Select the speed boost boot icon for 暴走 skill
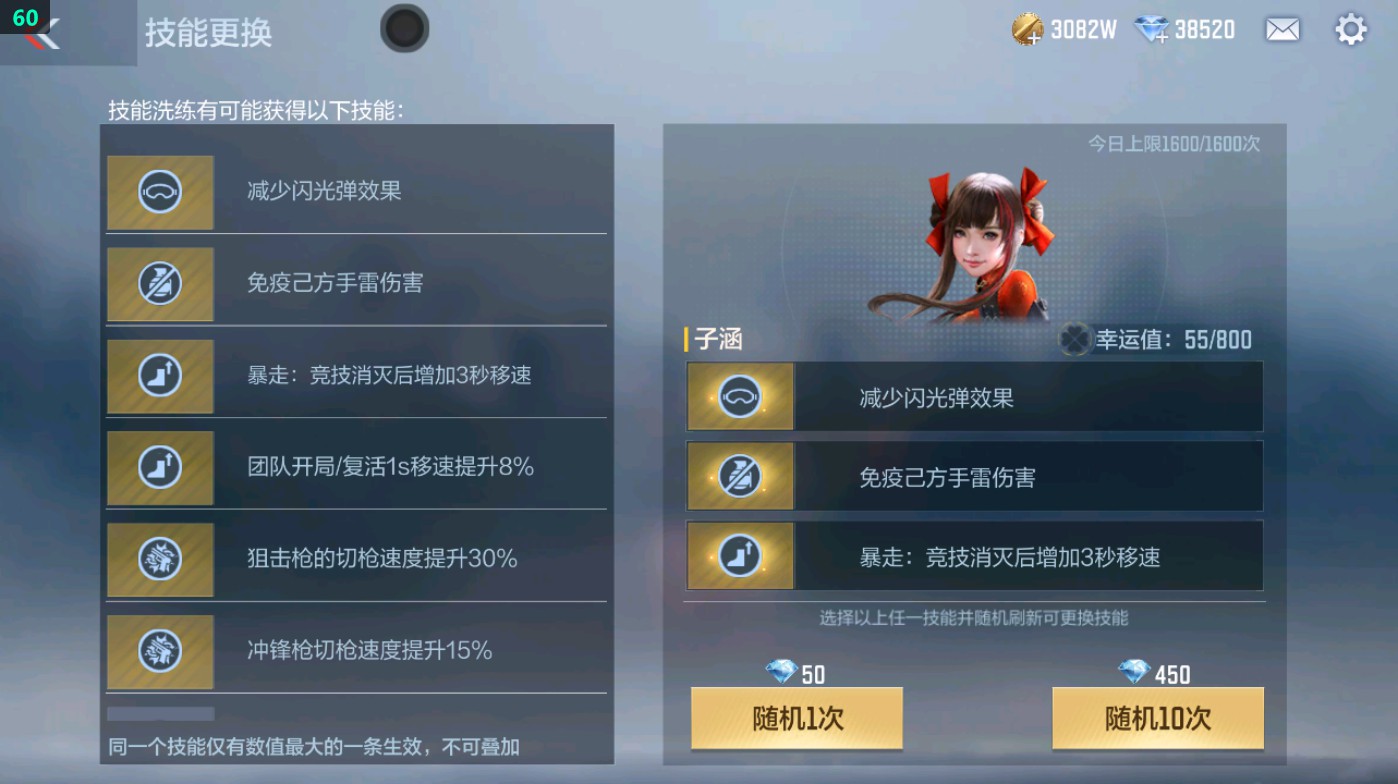Screen dimensions: 1398x784 [160, 376]
